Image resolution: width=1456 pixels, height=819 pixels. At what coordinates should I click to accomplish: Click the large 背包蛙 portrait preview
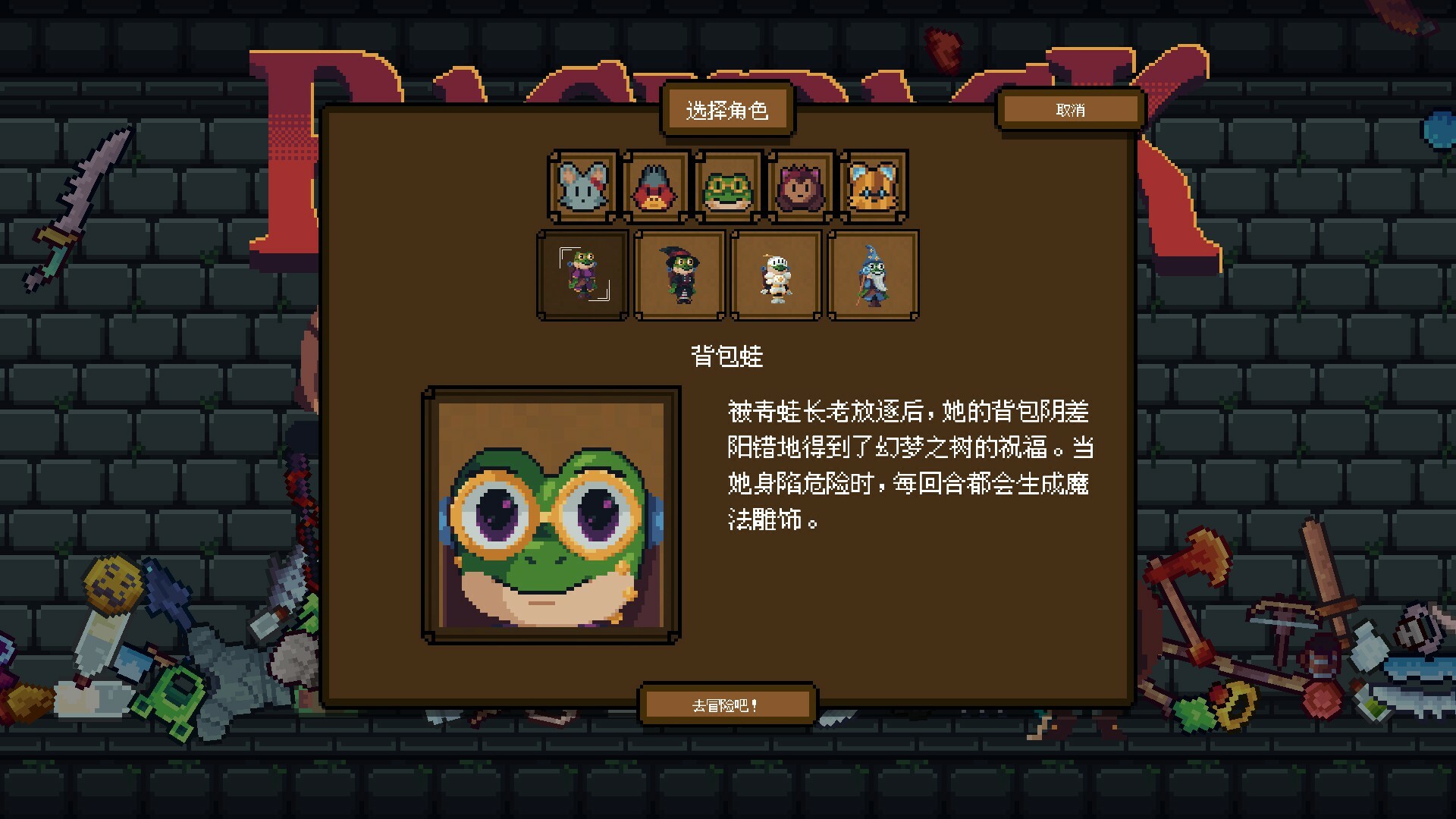tap(551, 515)
